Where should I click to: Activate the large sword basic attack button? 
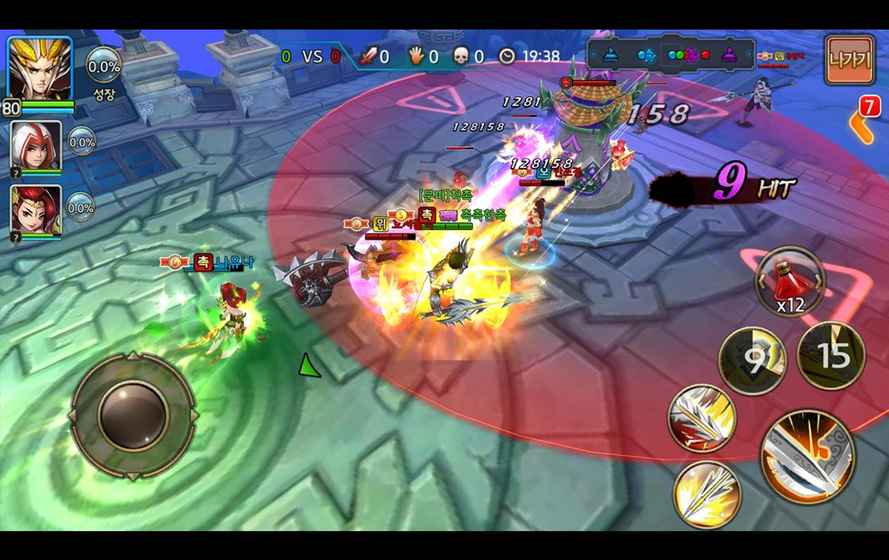[x=807, y=455]
